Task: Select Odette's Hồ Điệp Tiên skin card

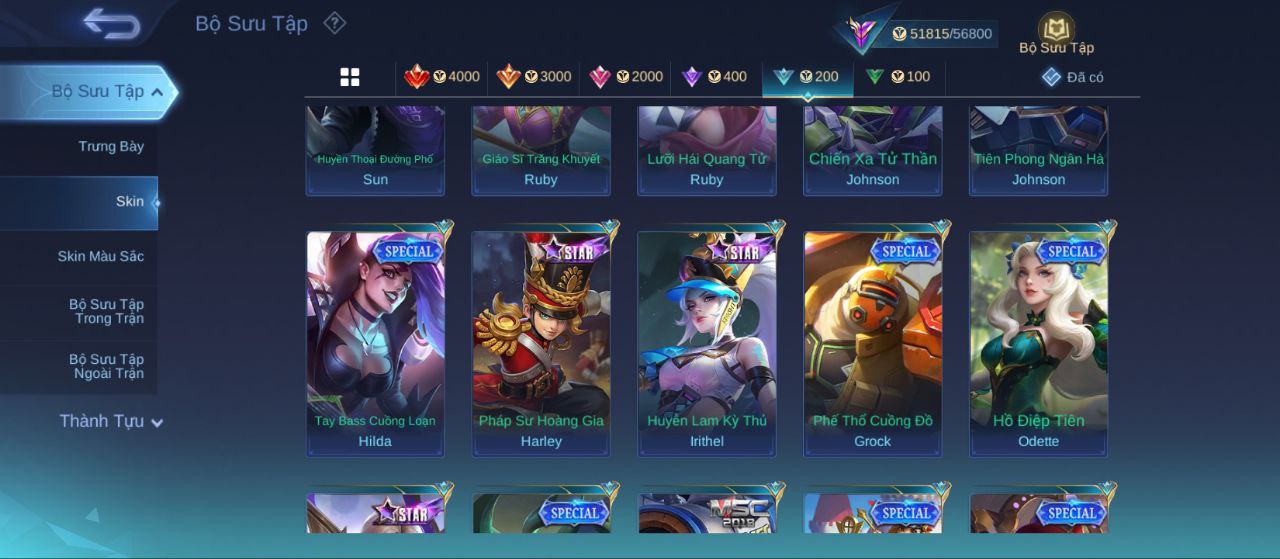Action: tap(1038, 343)
